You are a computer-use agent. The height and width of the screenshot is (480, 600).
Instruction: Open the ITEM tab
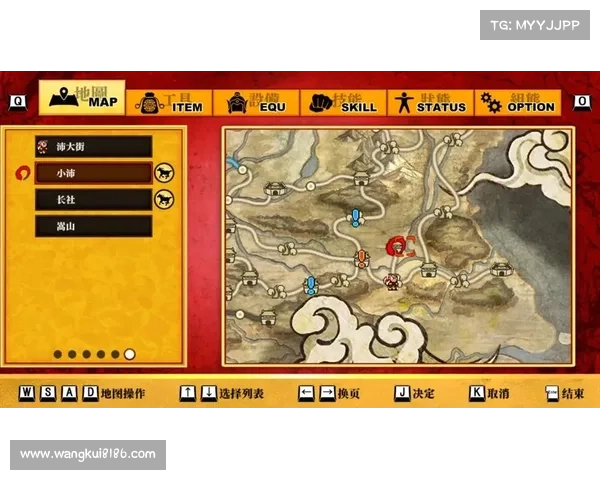click(169, 103)
